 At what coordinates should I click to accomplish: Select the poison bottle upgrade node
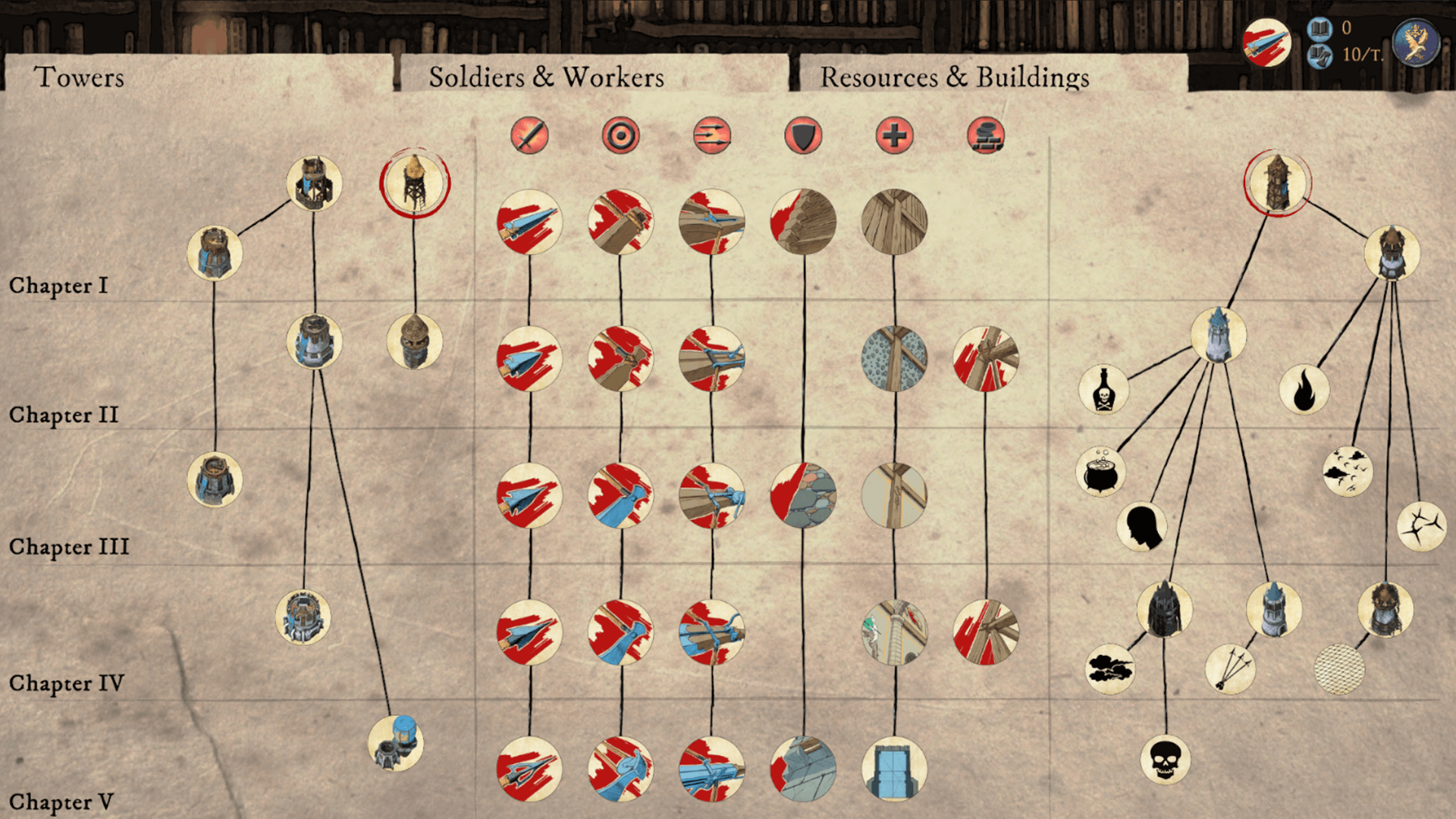(x=1103, y=388)
